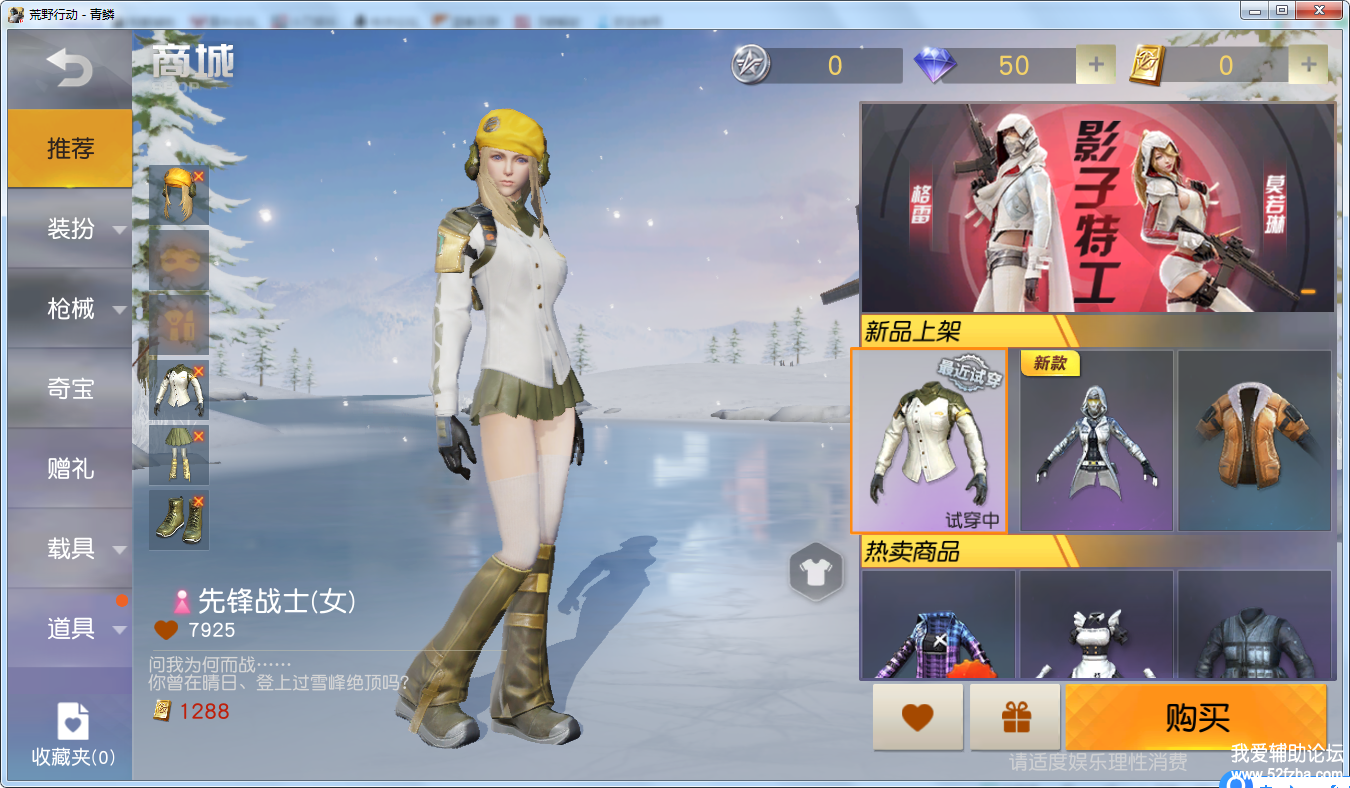
Task: Go back using the return arrow
Action: pyautogui.click(x=69, y=68)
